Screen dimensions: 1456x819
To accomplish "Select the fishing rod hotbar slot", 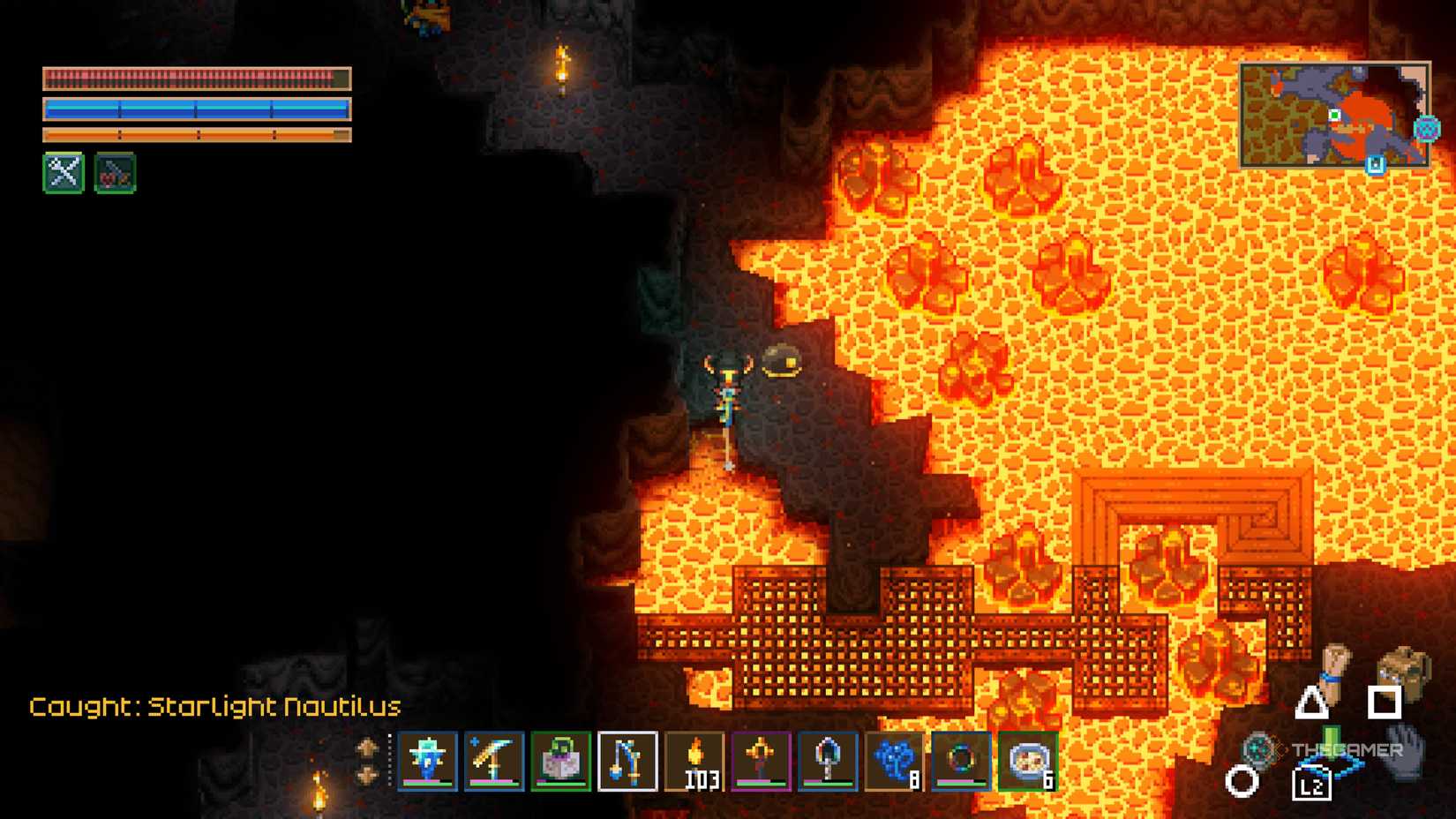I will click(x=627, y=761).
